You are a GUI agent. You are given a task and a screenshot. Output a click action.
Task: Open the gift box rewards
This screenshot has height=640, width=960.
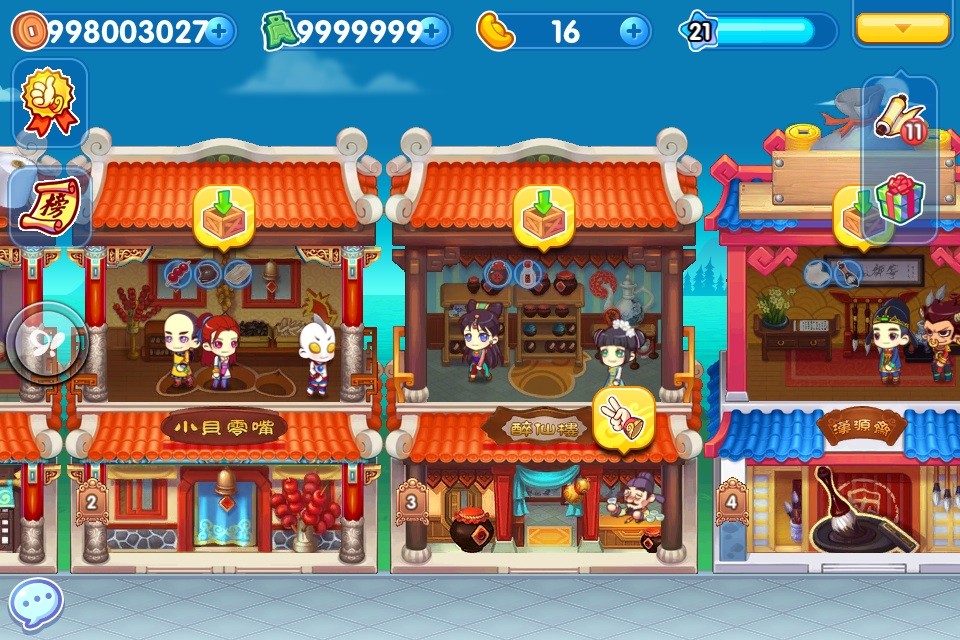(x=899, y=199)
